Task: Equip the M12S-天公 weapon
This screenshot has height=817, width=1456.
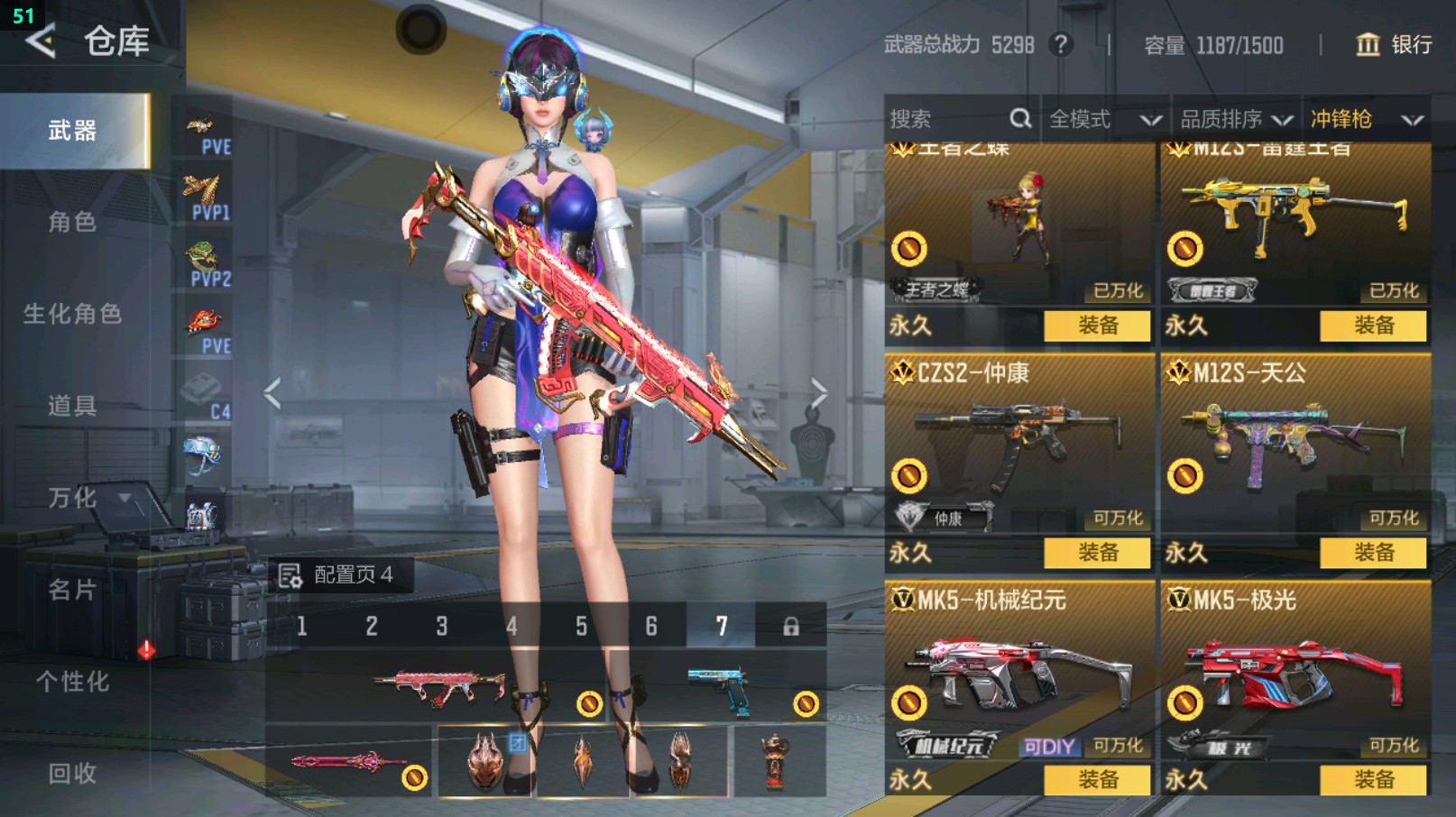Action: point(1373,553)
